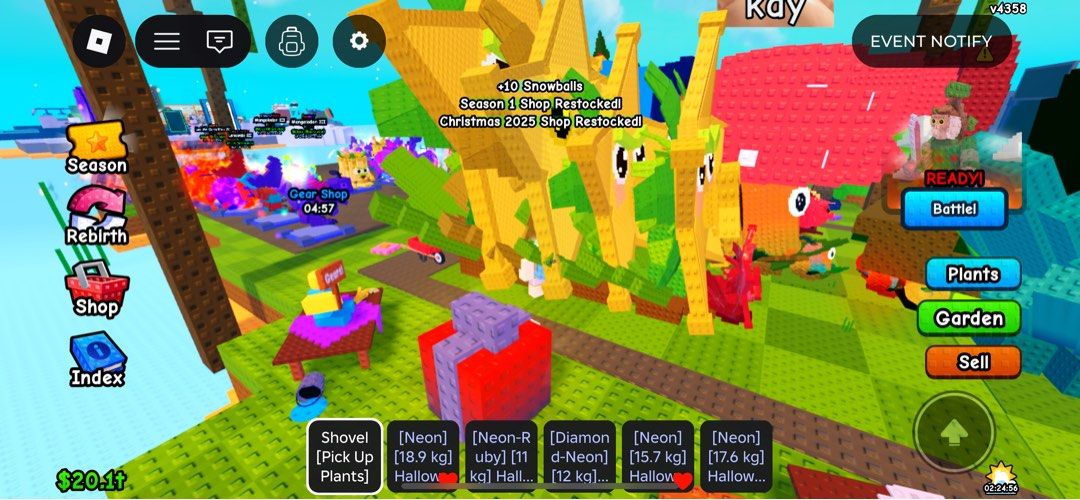Open the gear settings icon
Viewport: 1080px width, 500px height.
[359, 42]
